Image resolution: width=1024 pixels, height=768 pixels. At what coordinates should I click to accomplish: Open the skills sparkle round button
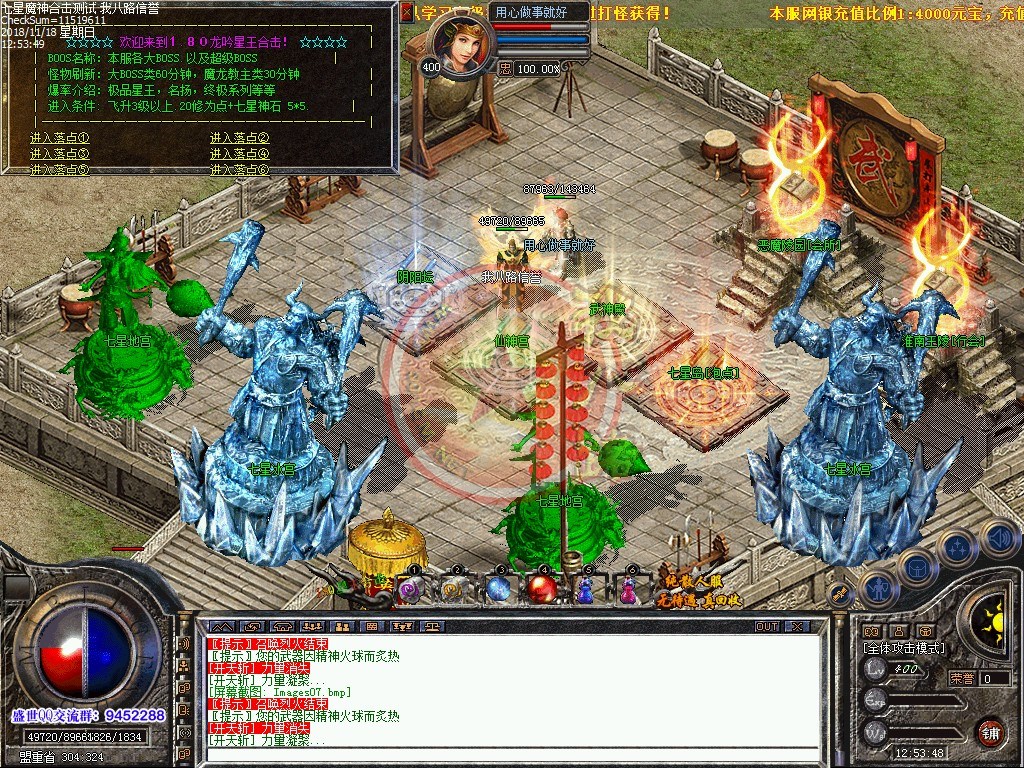(958, 548)
